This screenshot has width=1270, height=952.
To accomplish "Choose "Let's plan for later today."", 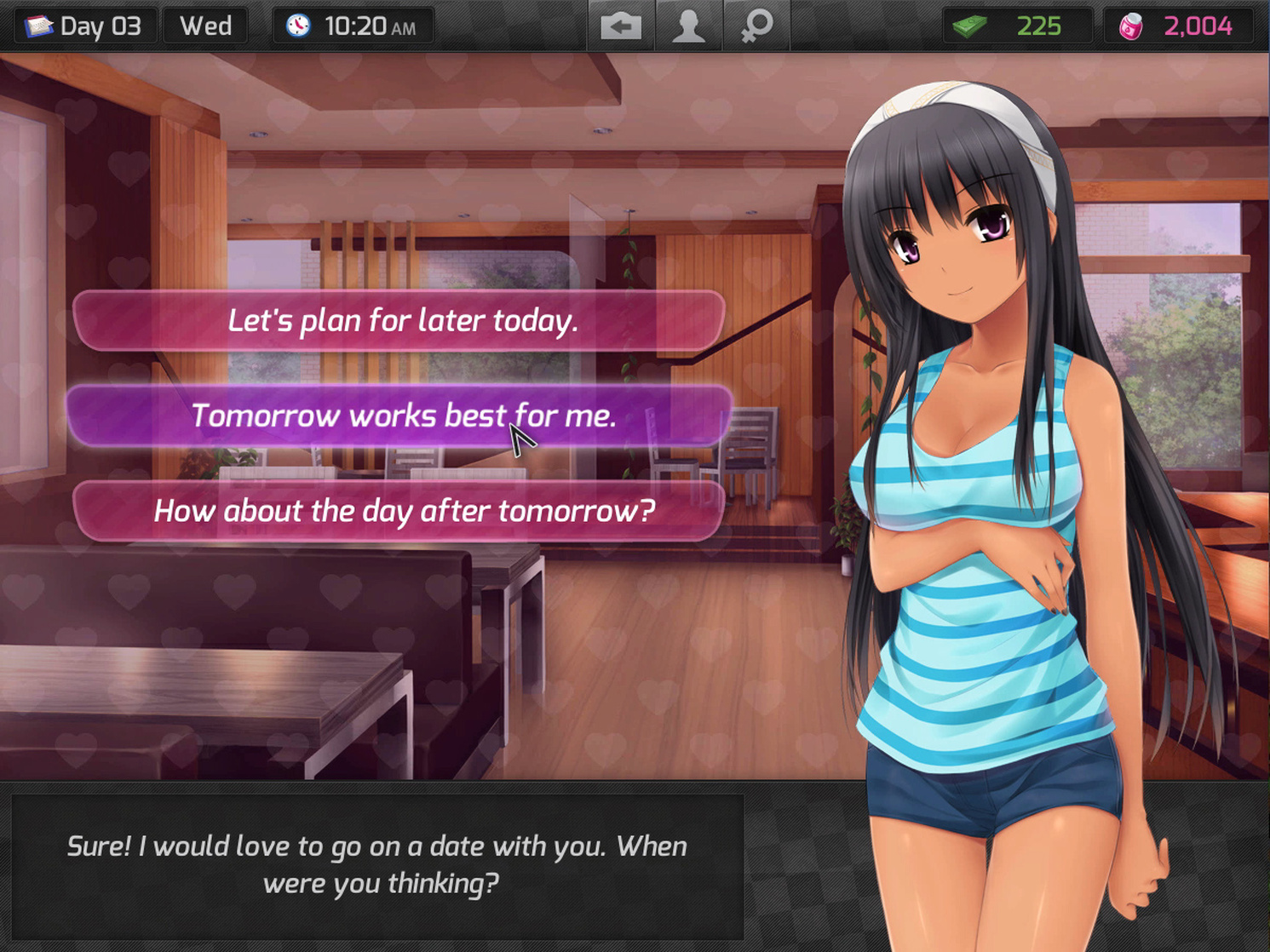I will 402,321.
